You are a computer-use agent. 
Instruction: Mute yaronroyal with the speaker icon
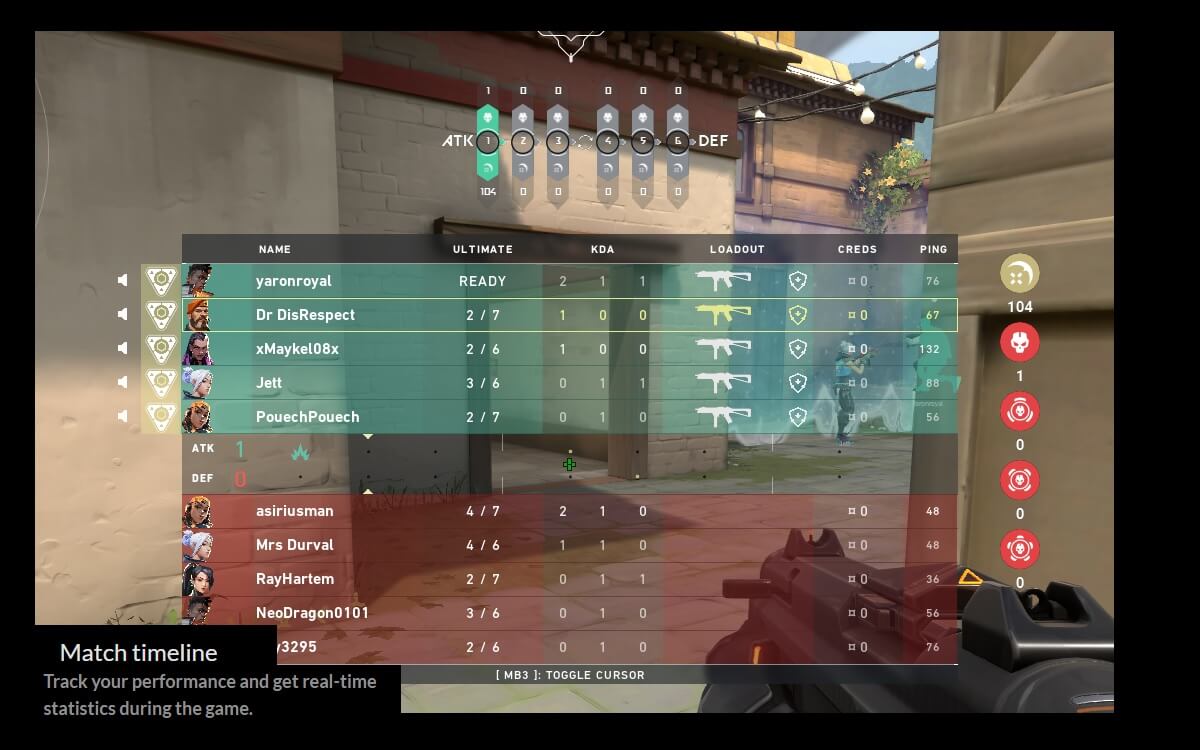123,281
